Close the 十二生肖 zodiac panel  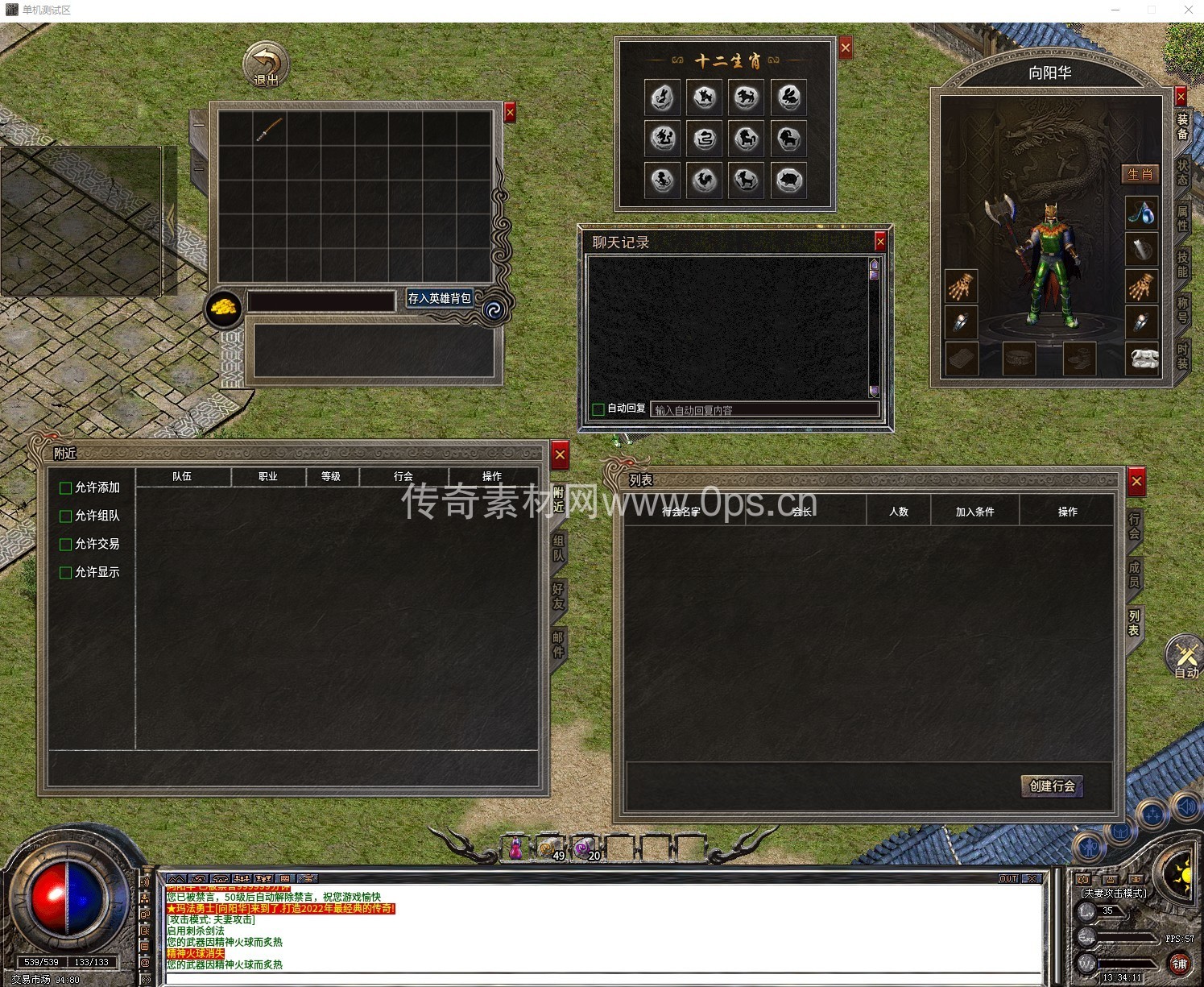(846, 48)
